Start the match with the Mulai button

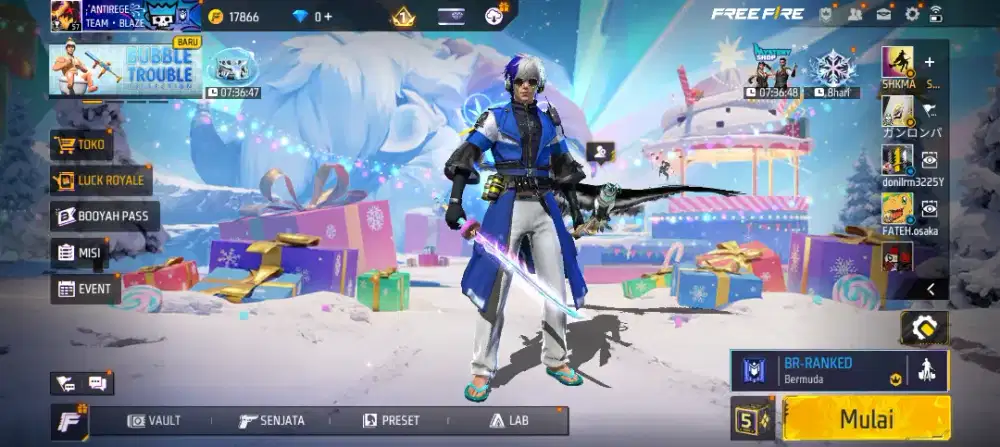pos(866,418)
